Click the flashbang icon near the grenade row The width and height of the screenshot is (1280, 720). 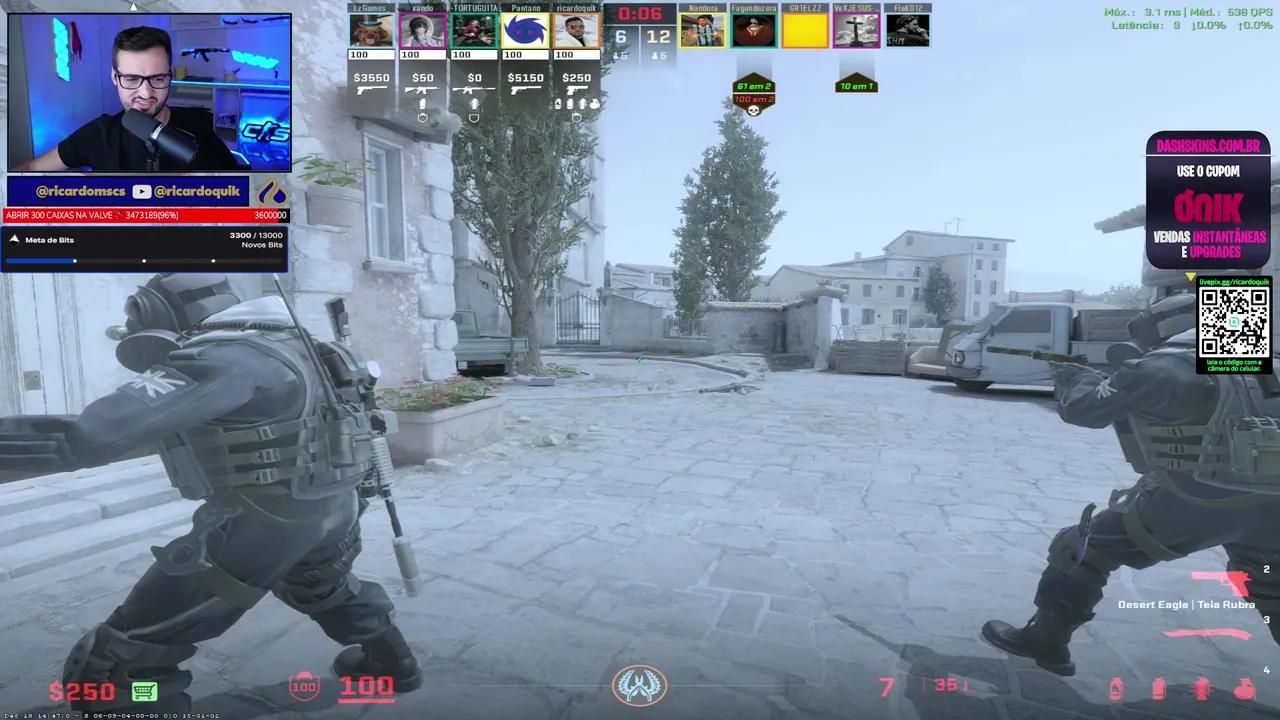[x=1202, y=688]
